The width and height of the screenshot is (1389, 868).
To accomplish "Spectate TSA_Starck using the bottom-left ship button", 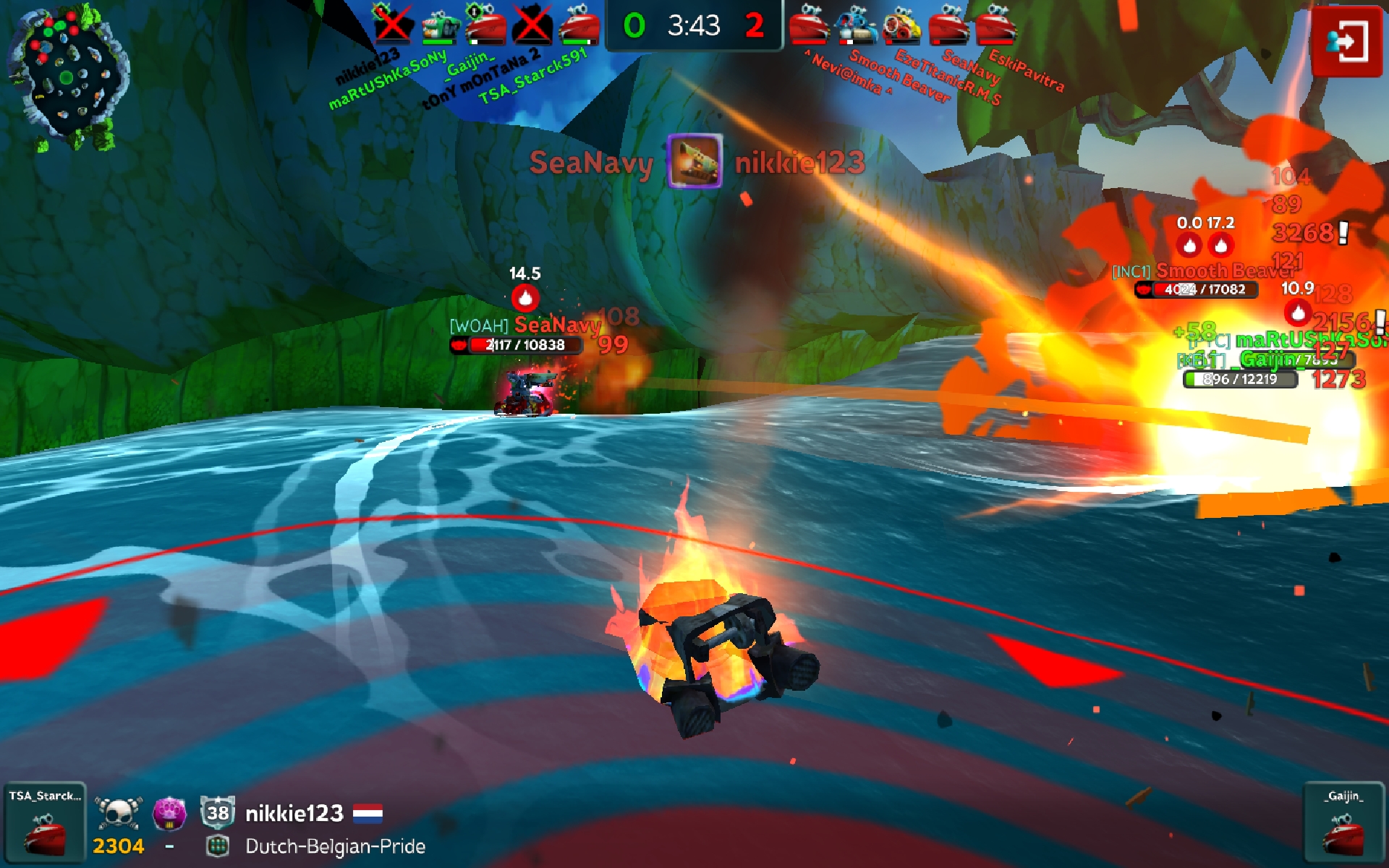I will click(45, 823).
